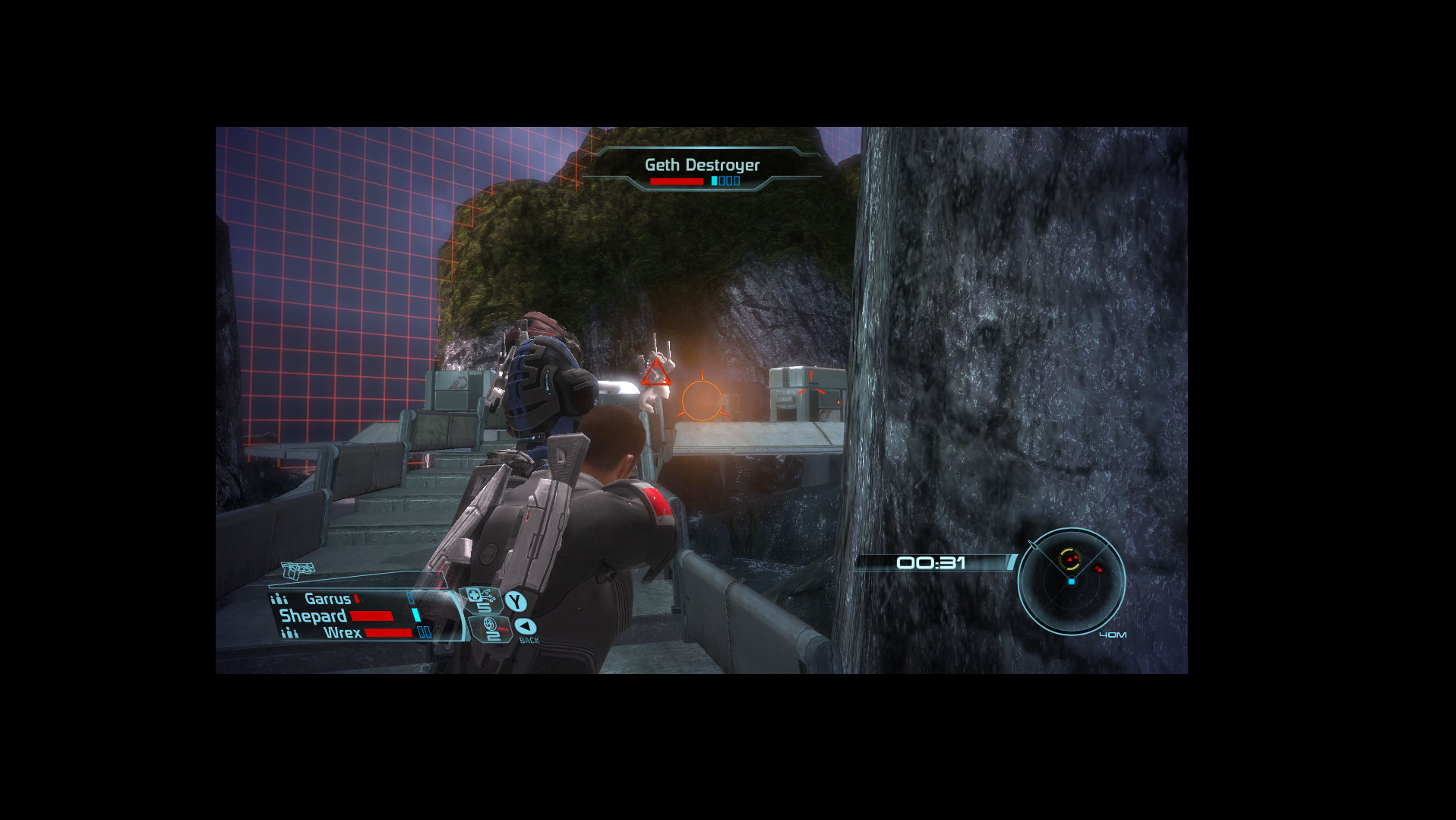
Task: Click the squad icon beside Garrus
Action: [281, 600]
